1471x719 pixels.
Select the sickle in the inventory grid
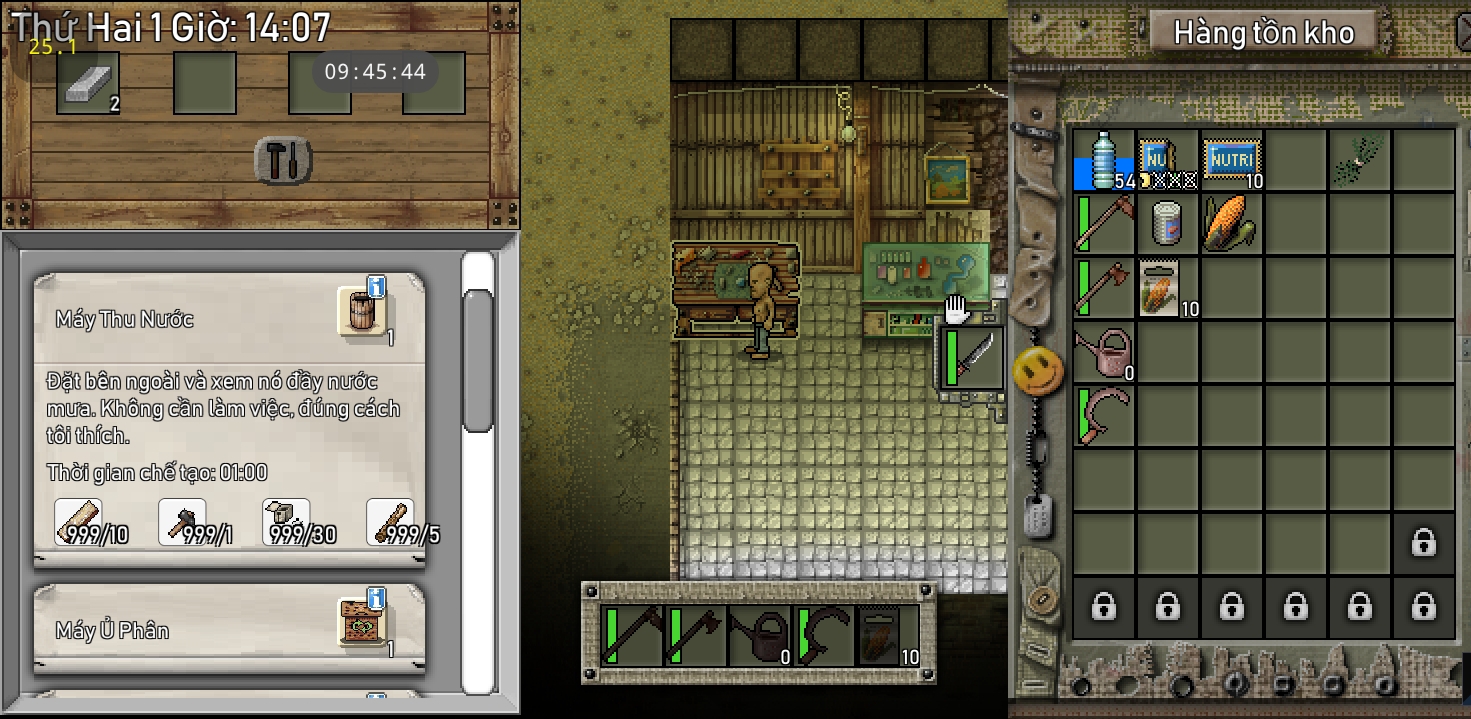tap(1104, 416)
